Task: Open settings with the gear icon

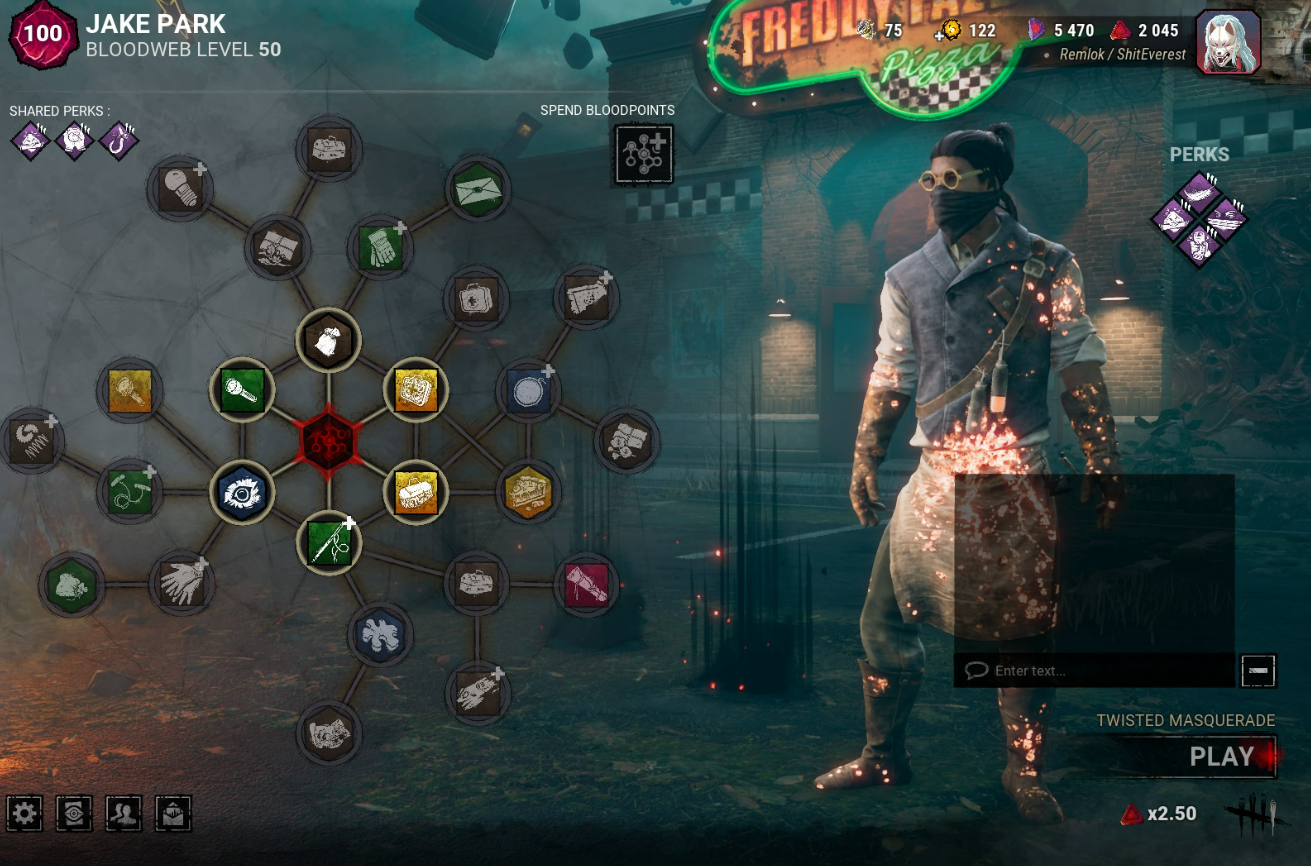Action: (x=25, y=814)
